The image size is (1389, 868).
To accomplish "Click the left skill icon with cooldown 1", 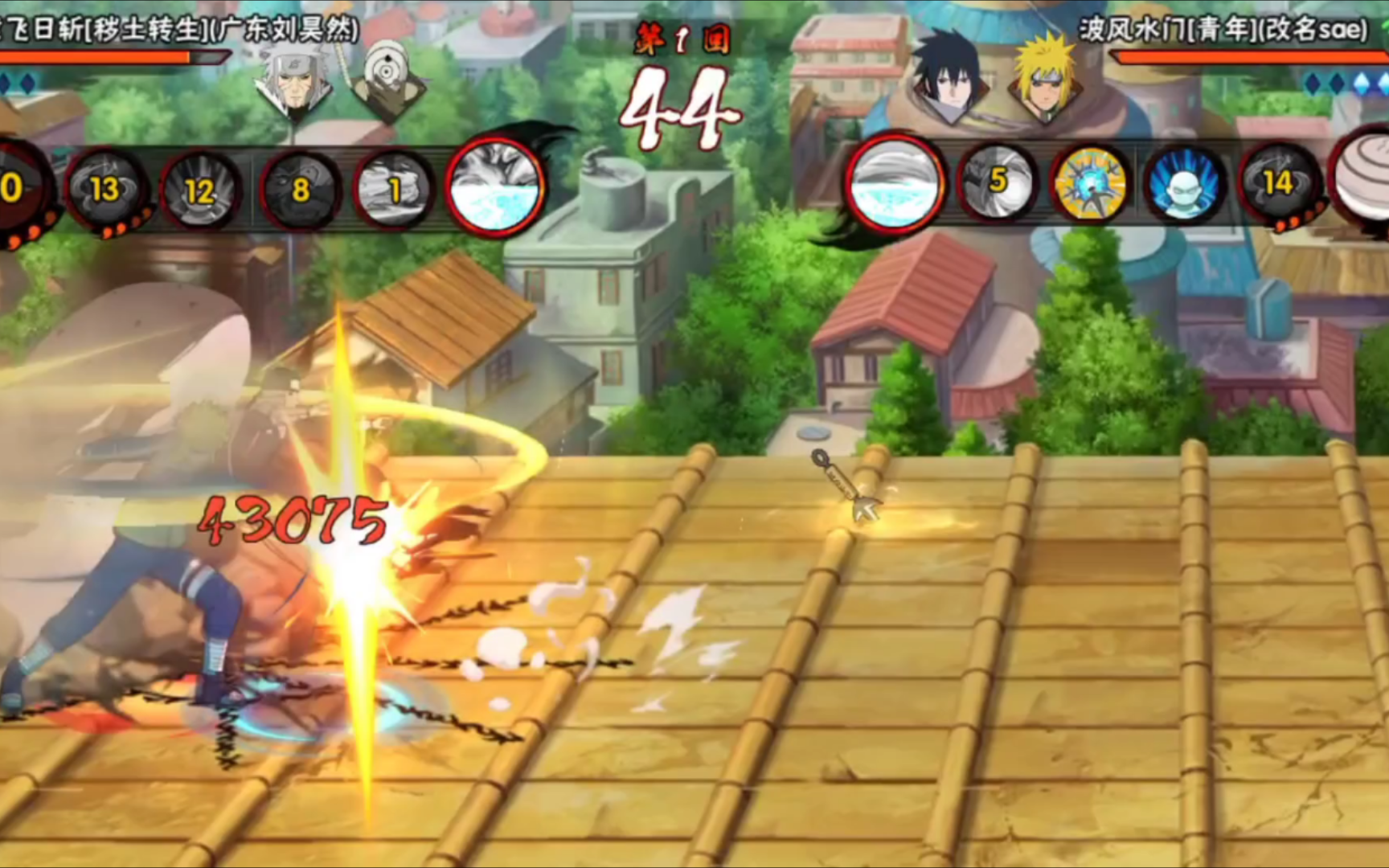I will (x=394, y=190).
